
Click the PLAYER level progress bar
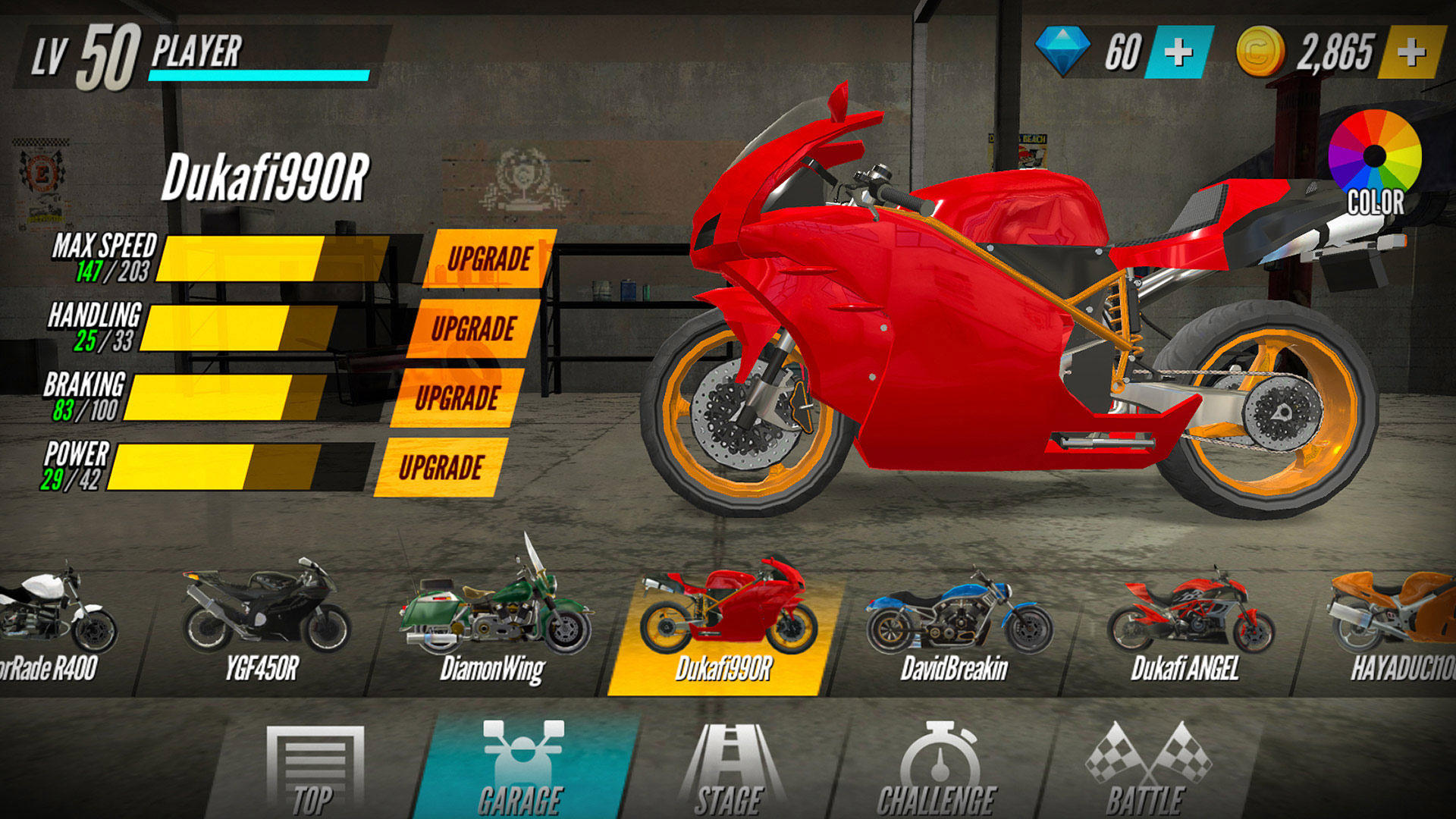click(258, 74)
